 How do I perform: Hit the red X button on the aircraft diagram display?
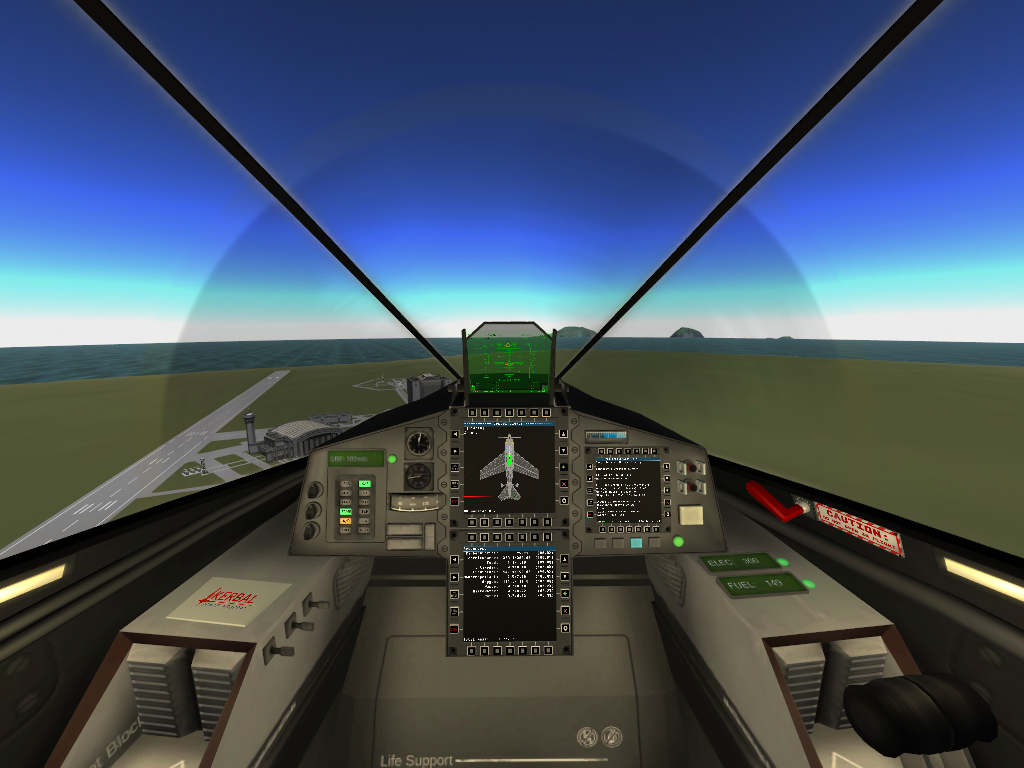coord(565,483)
